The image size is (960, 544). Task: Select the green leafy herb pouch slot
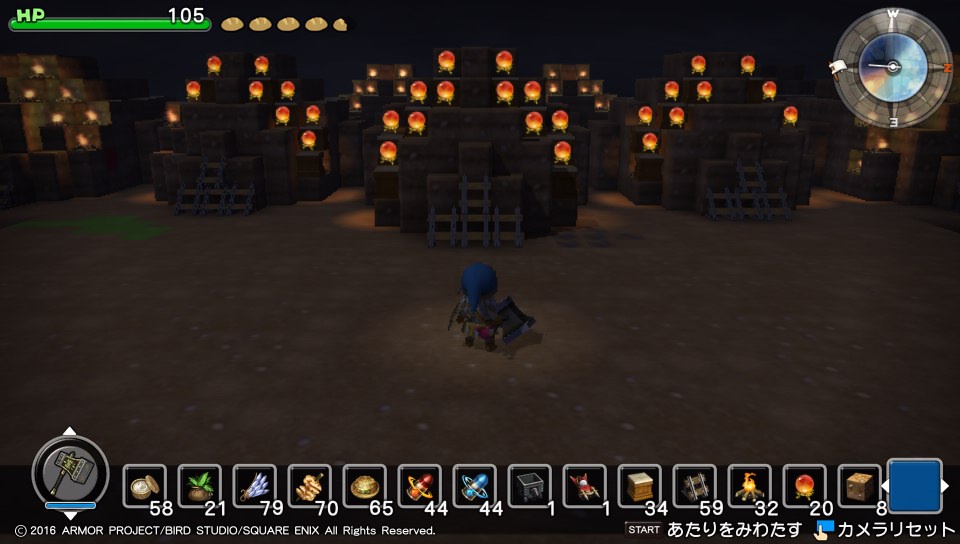pyautogui.click(x=200, y=487)
